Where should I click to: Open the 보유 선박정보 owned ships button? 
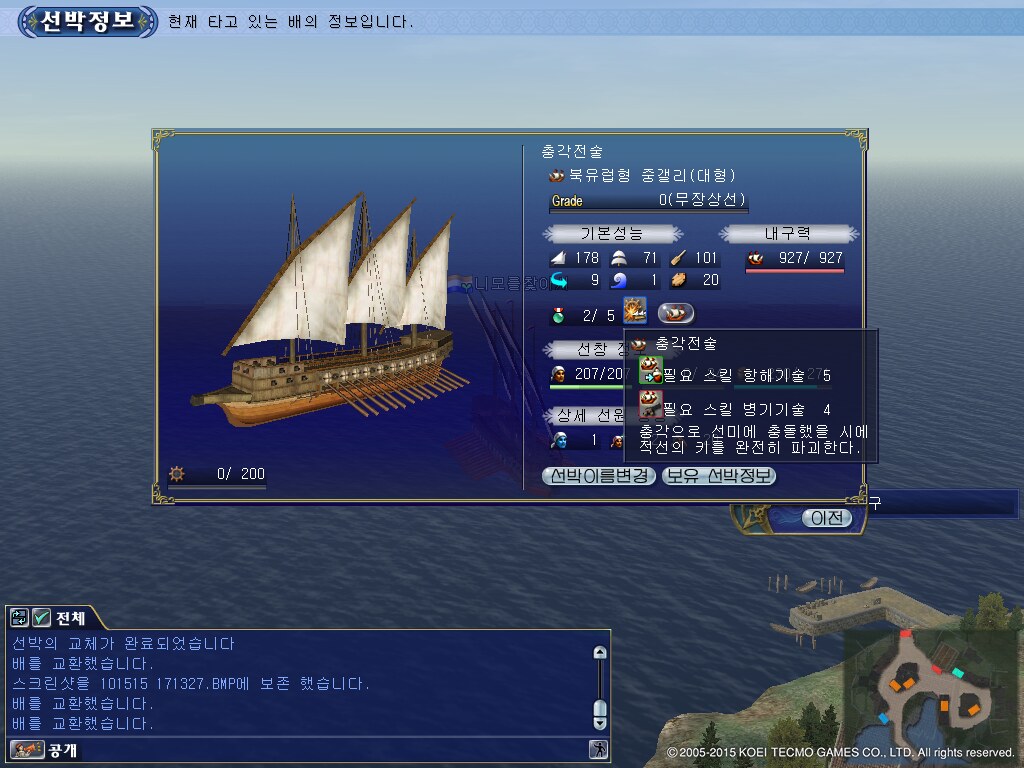[x=718, y=476]
